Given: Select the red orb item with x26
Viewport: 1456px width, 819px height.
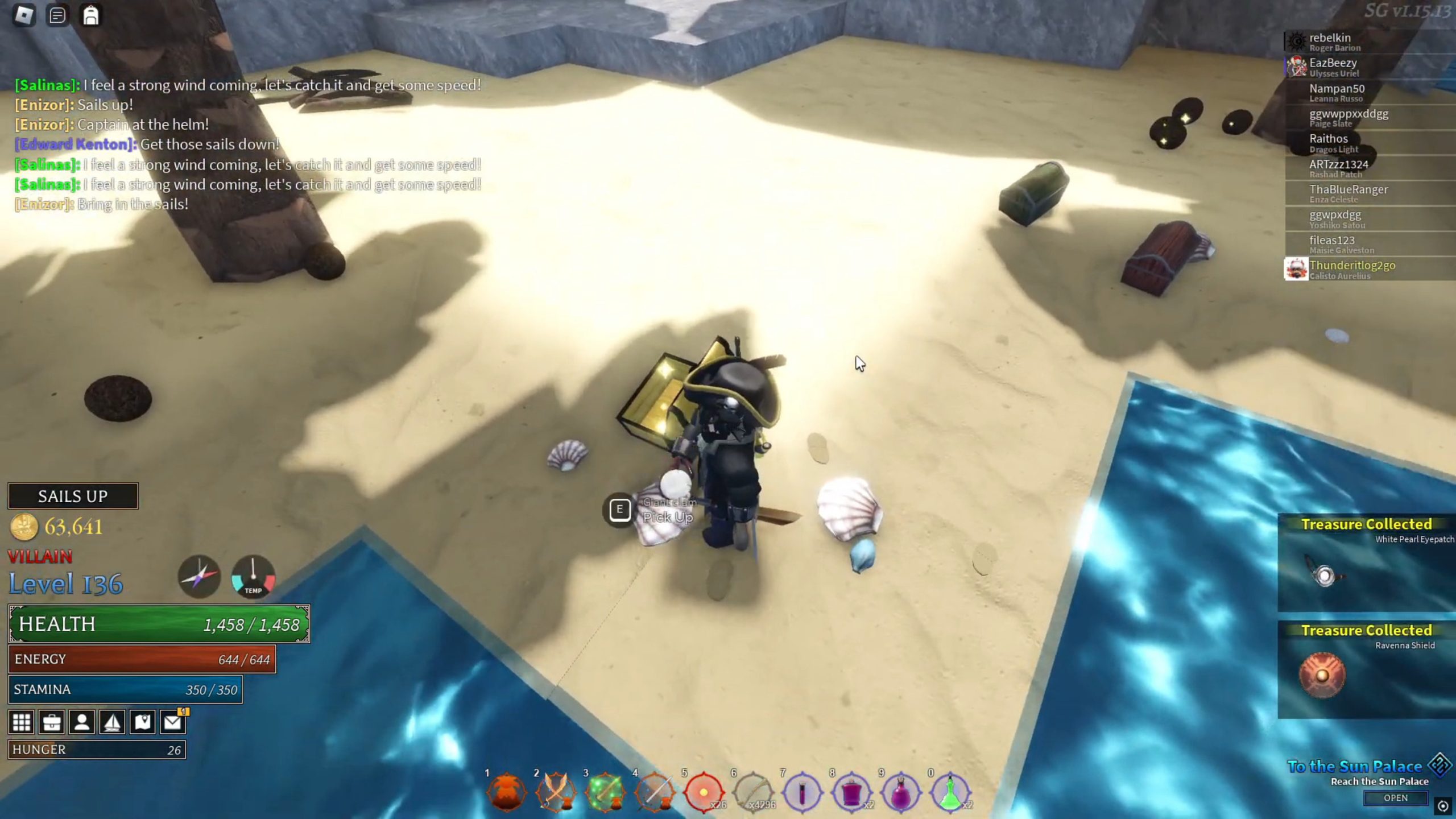Looking at the screenshot, I should click(x=704, y=792).
